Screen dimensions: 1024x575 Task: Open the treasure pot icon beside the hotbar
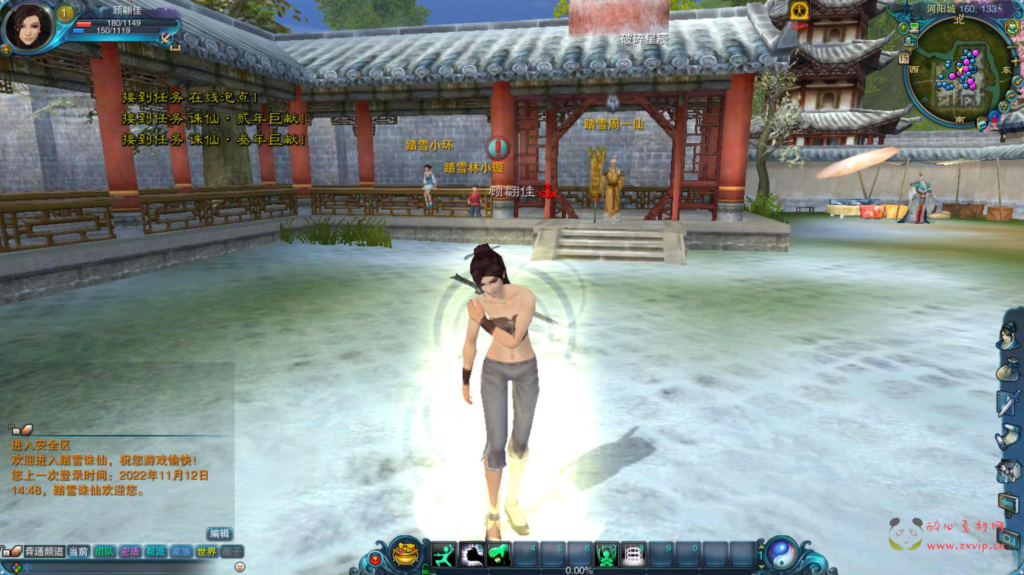[x=405, y=552]
